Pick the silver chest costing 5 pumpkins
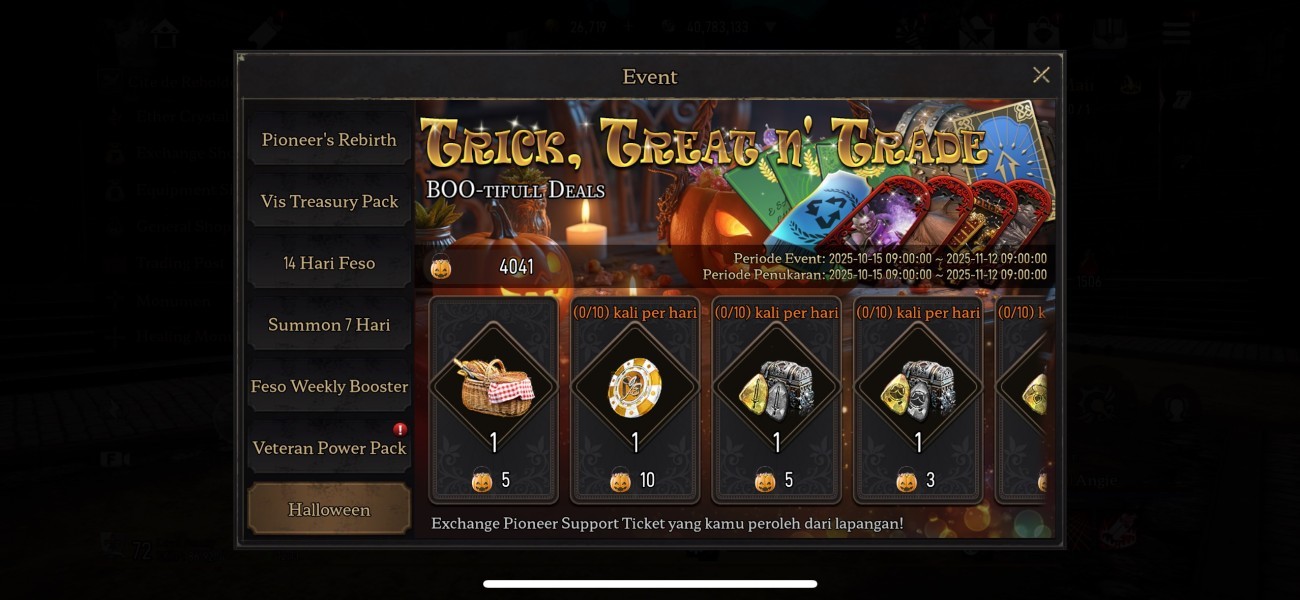The image size is (1300, 600). tap(777, 398)
